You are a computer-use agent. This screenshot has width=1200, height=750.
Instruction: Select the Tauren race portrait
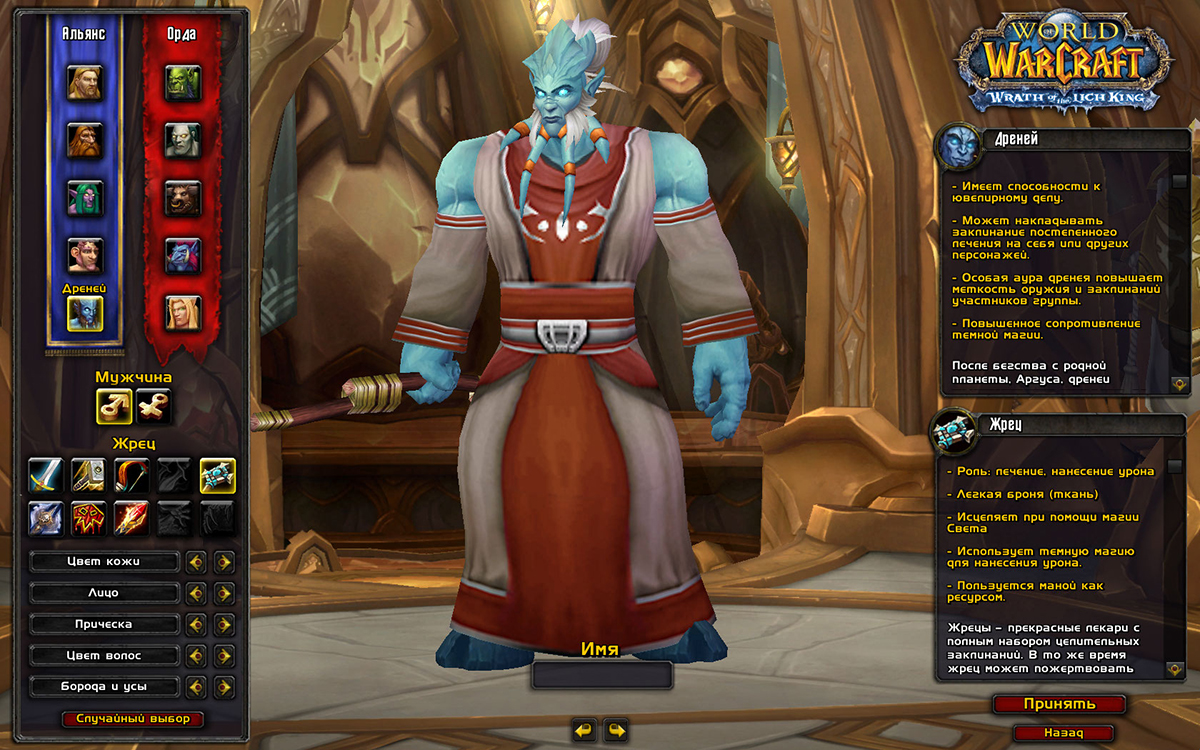pos(183,197)
